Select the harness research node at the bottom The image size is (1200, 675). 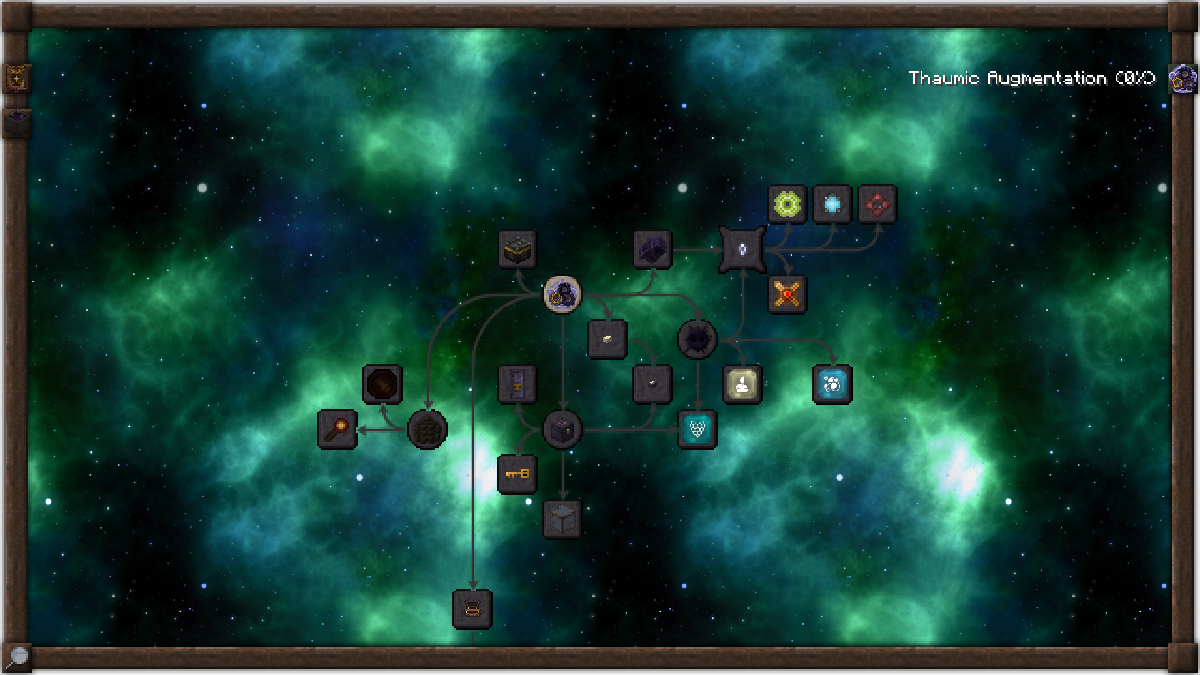472,608
